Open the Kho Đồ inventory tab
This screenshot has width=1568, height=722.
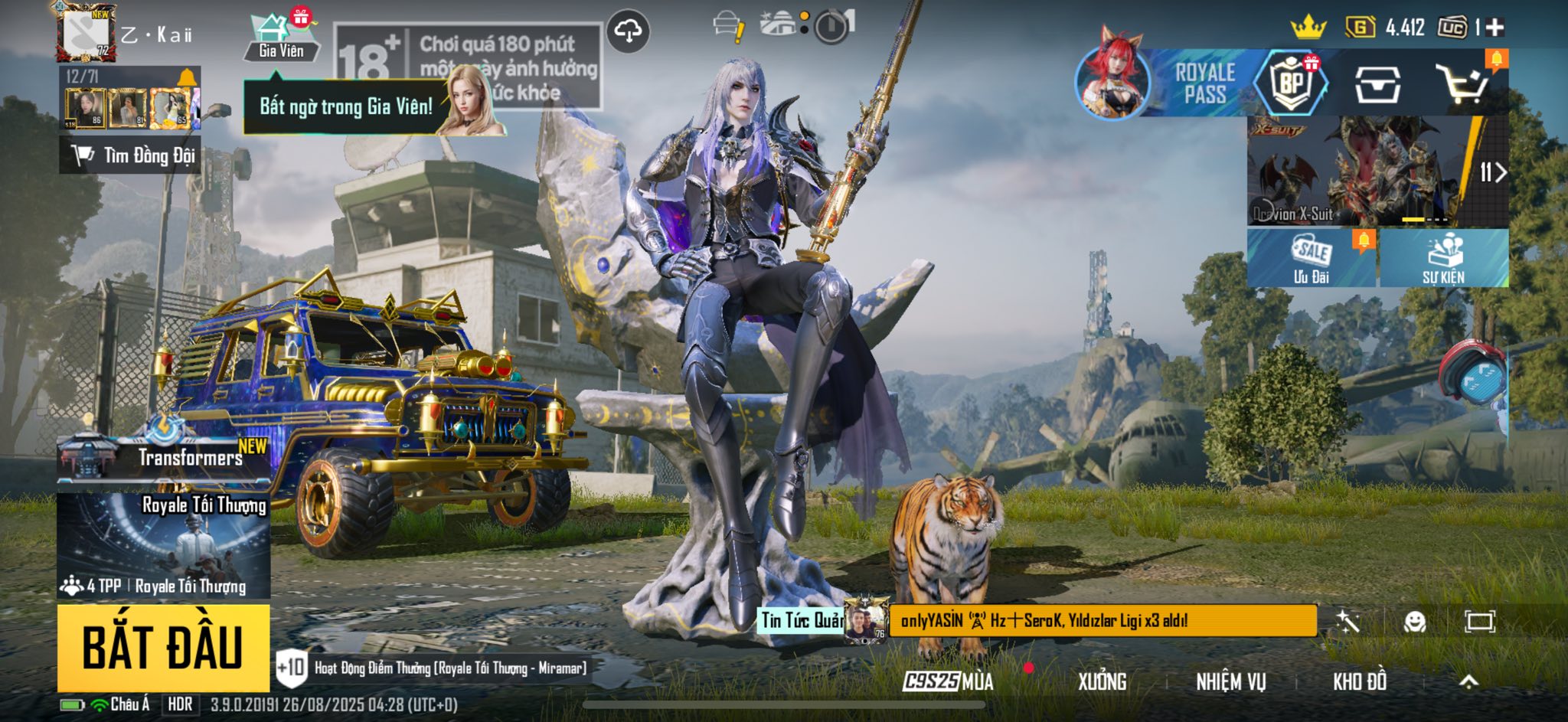point(1359,681)
